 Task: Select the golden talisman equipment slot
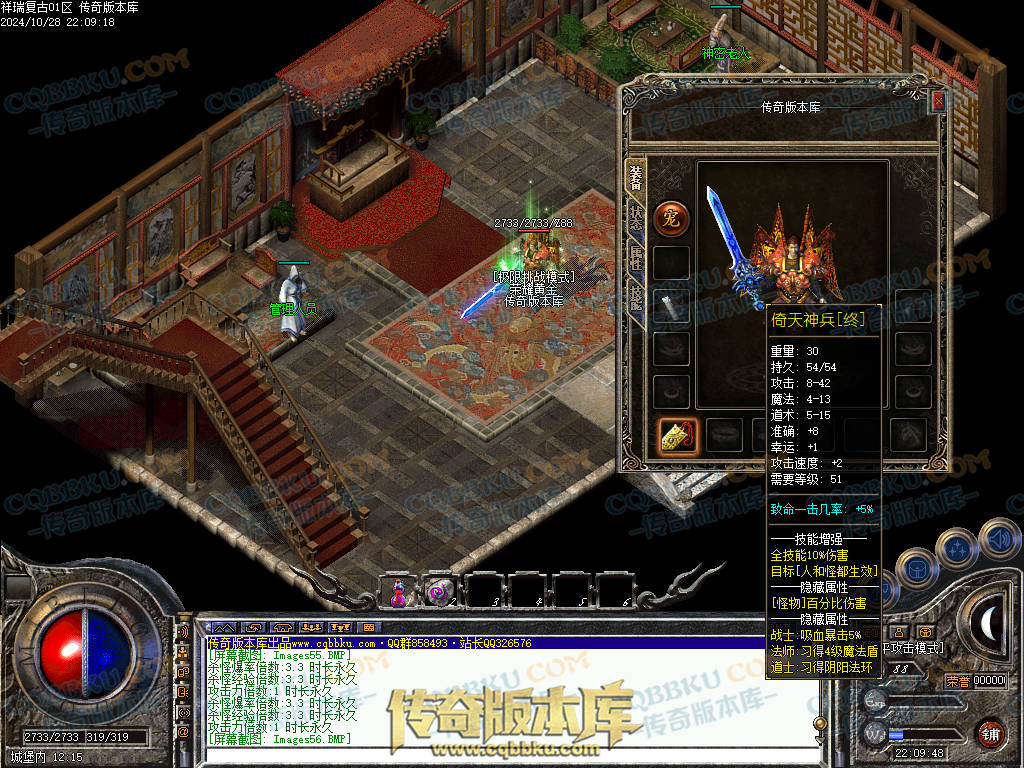tap(677, 435)
